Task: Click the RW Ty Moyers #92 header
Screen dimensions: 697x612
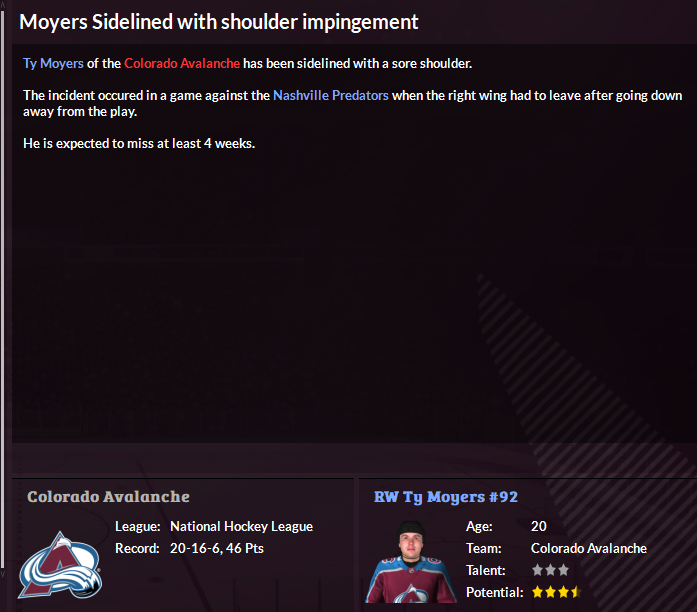Action: pyautogui.click(x=446, y=497)
